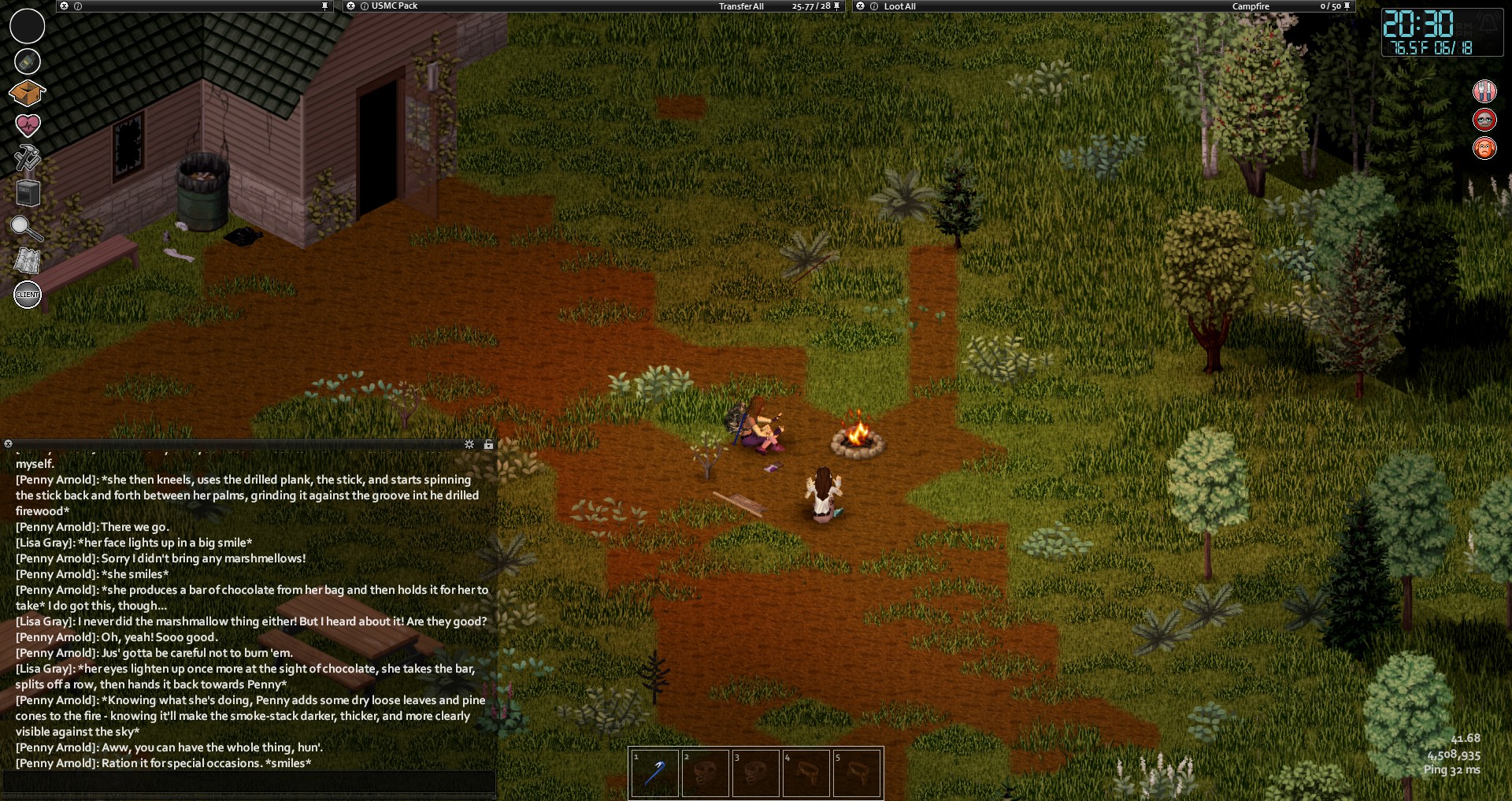Toggle the pin on the Campfire loot panel
This screenshot has width=1512, height=801.
pos(1347,6)
